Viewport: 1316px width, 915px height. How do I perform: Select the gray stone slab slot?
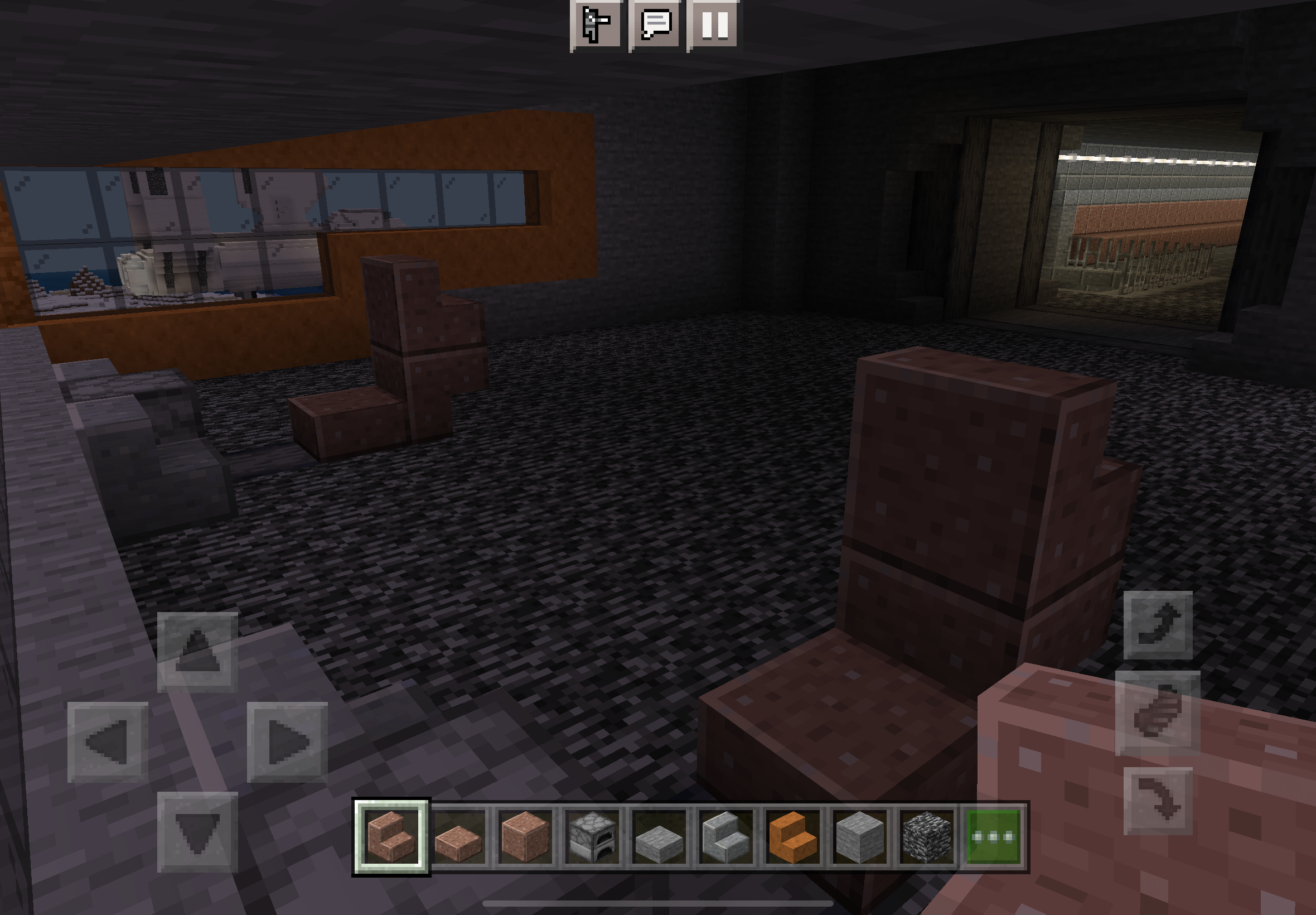tap(659, 836)
